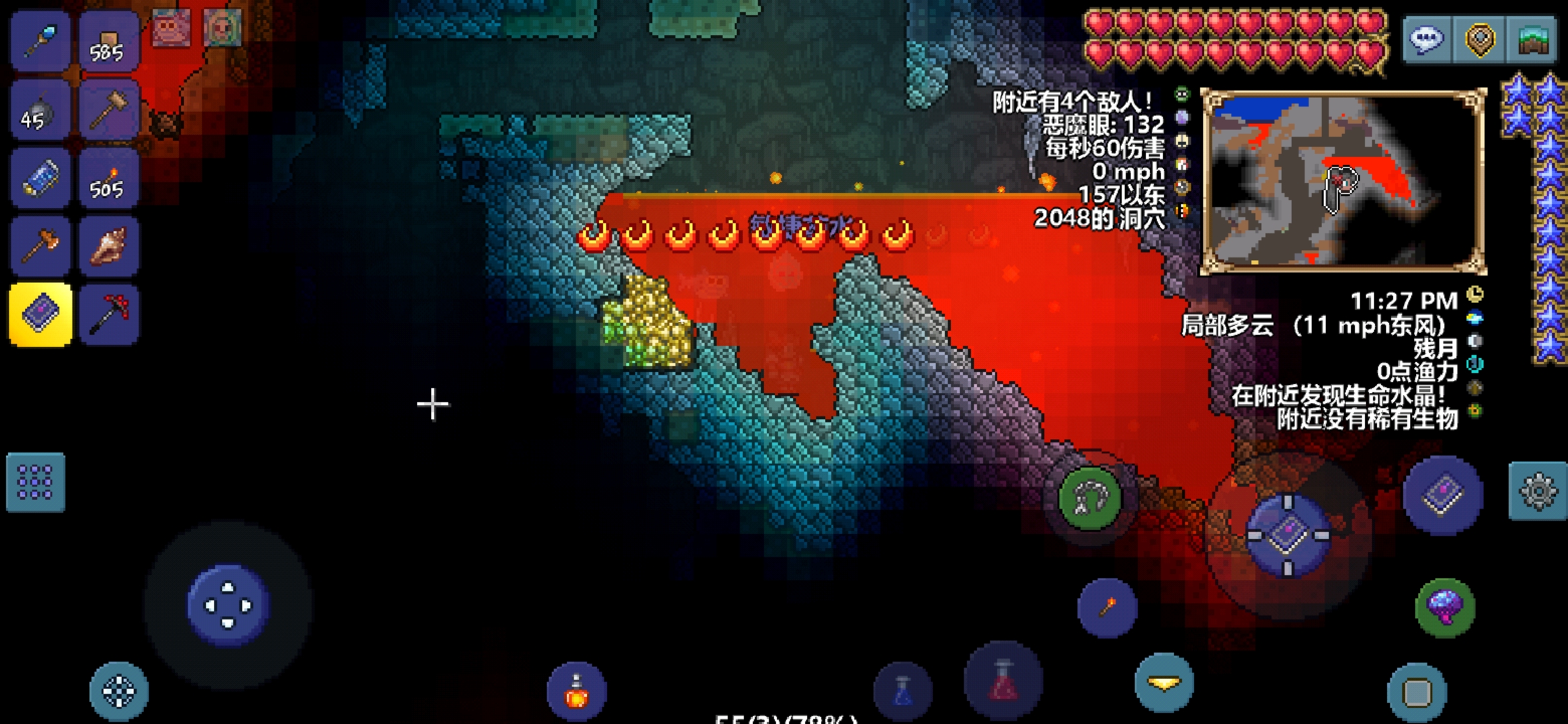Select the block stack of 585
The width and height of the screenshot is (1568, 724).
(x=109, y=42)
